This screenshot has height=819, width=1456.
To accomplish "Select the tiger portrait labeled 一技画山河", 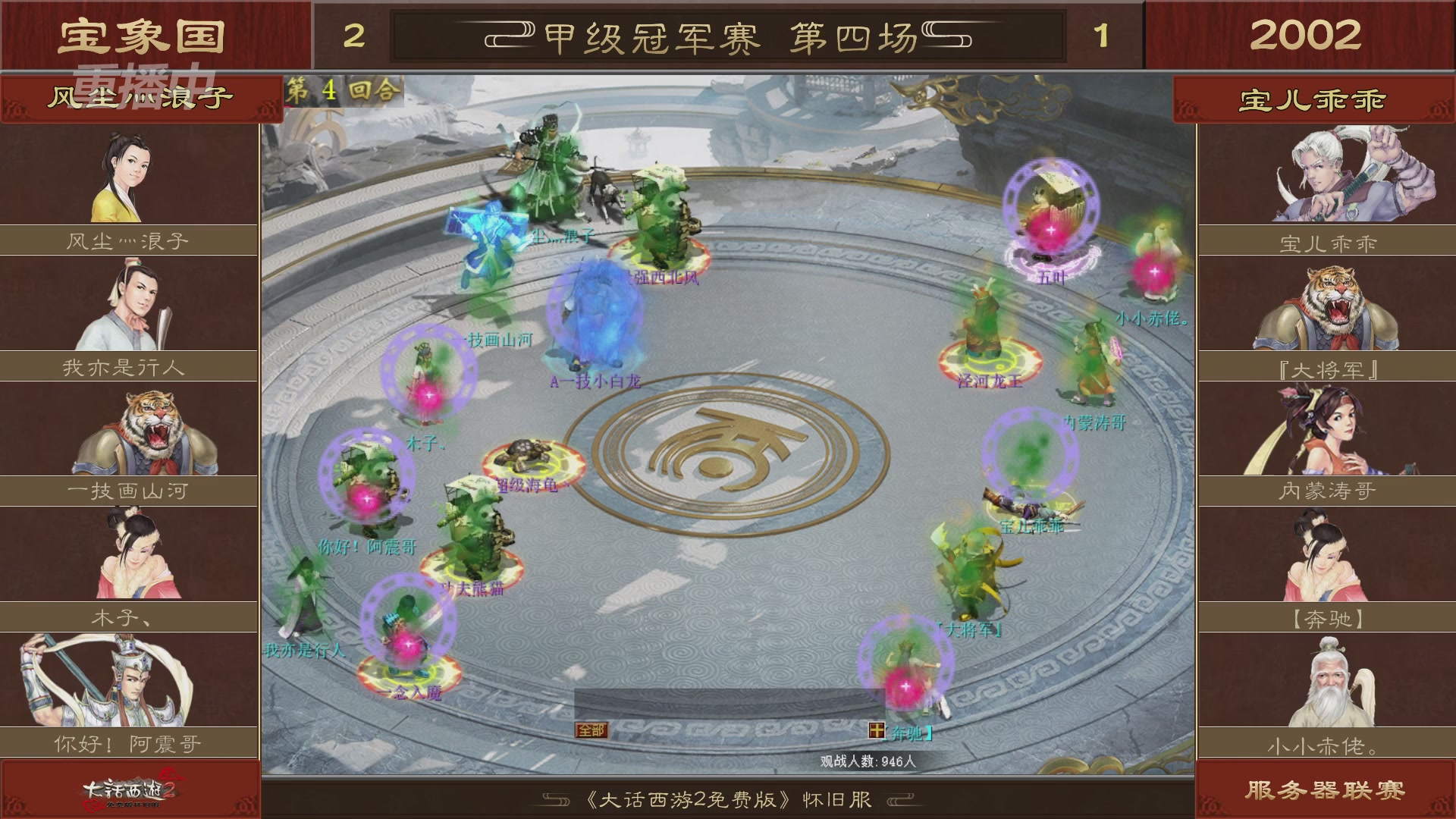I will [129, 428].
